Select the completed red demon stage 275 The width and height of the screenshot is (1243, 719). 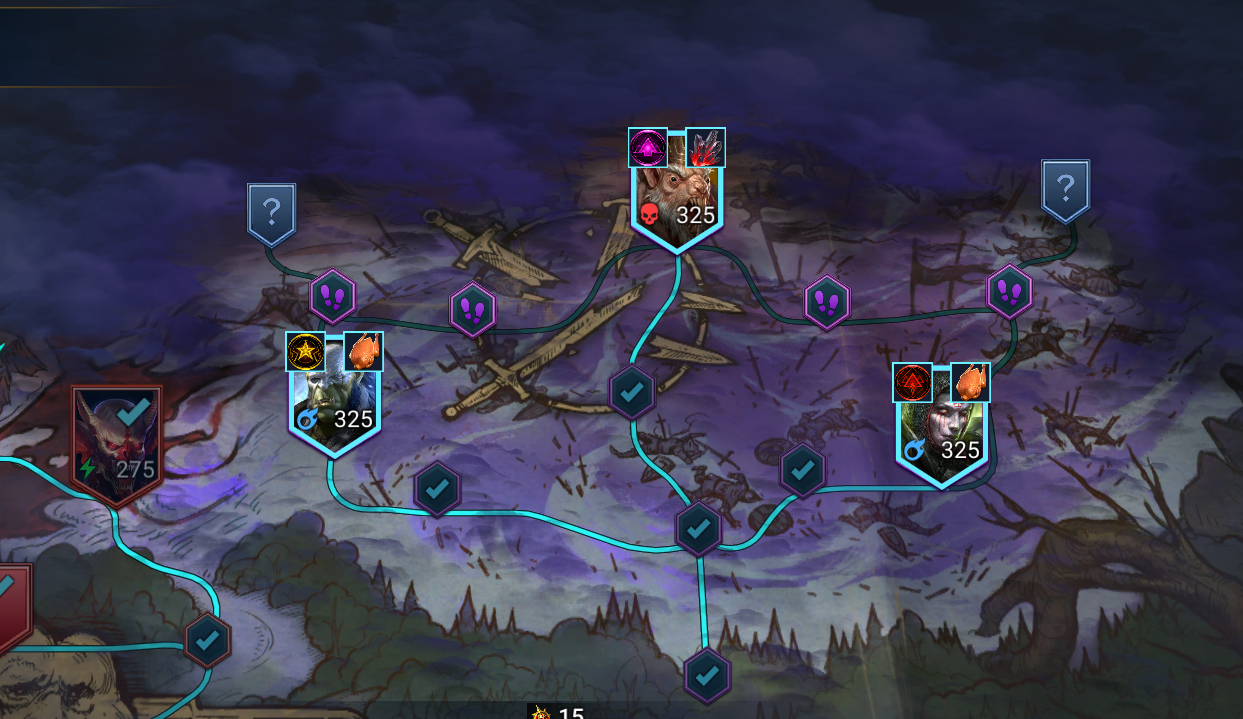(117, 443)
